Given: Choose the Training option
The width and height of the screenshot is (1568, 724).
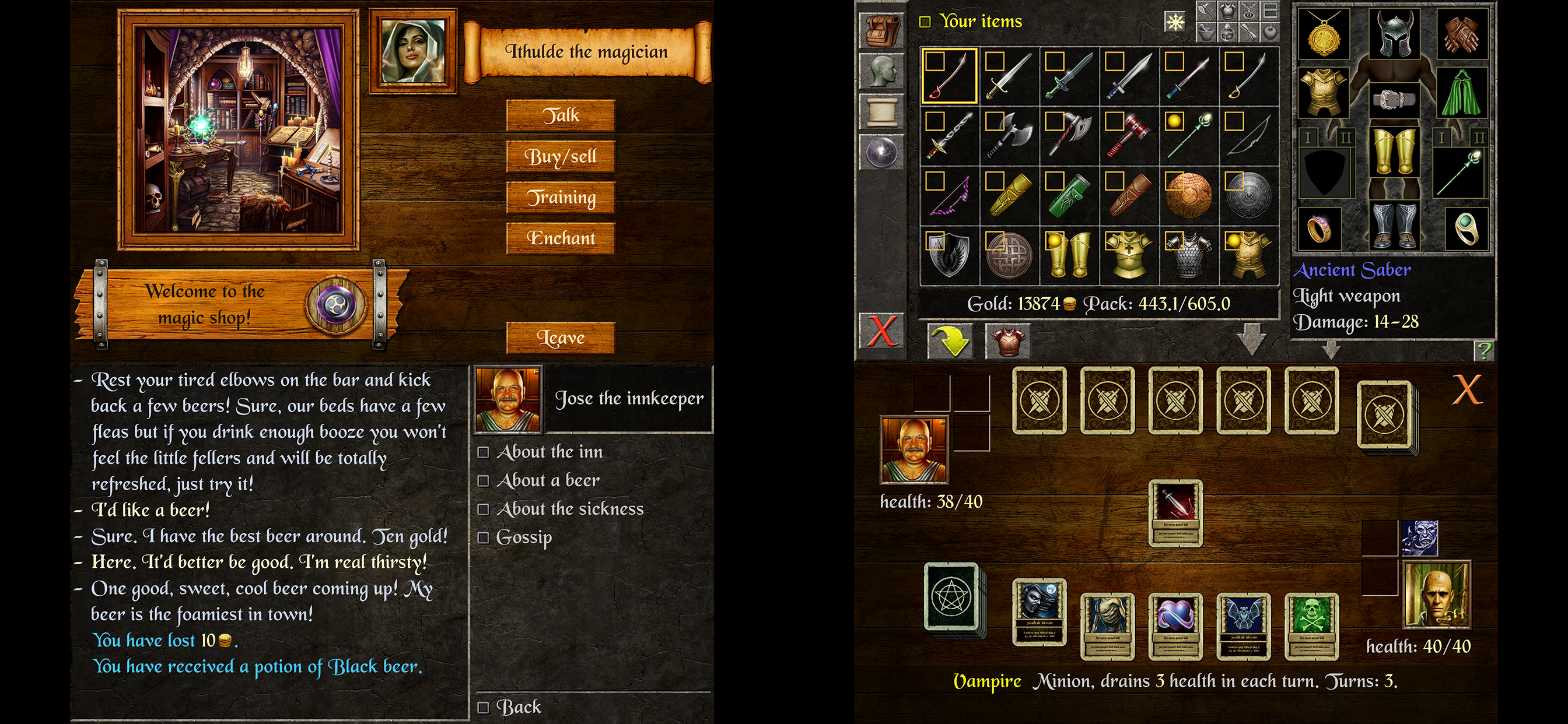Looking at the screenshot, I should [561, 197].
